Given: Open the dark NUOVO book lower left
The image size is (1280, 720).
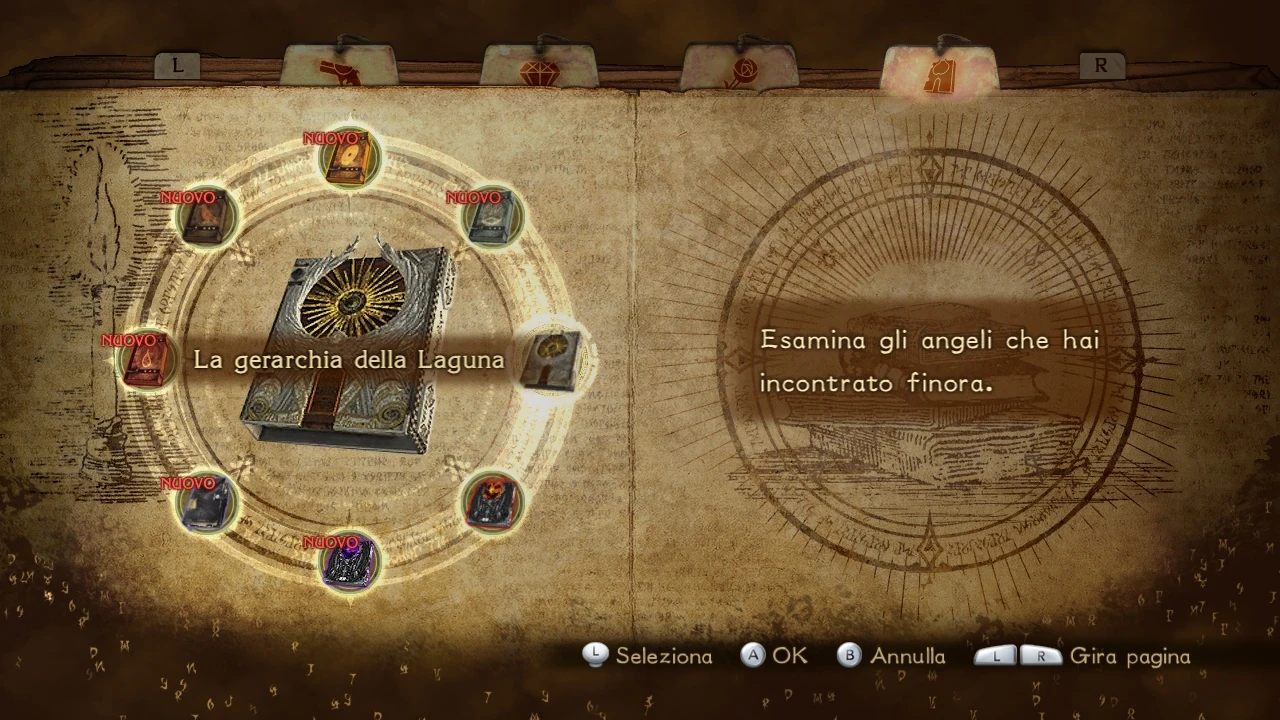Looking at the screenshot, I should coord(203,502).
